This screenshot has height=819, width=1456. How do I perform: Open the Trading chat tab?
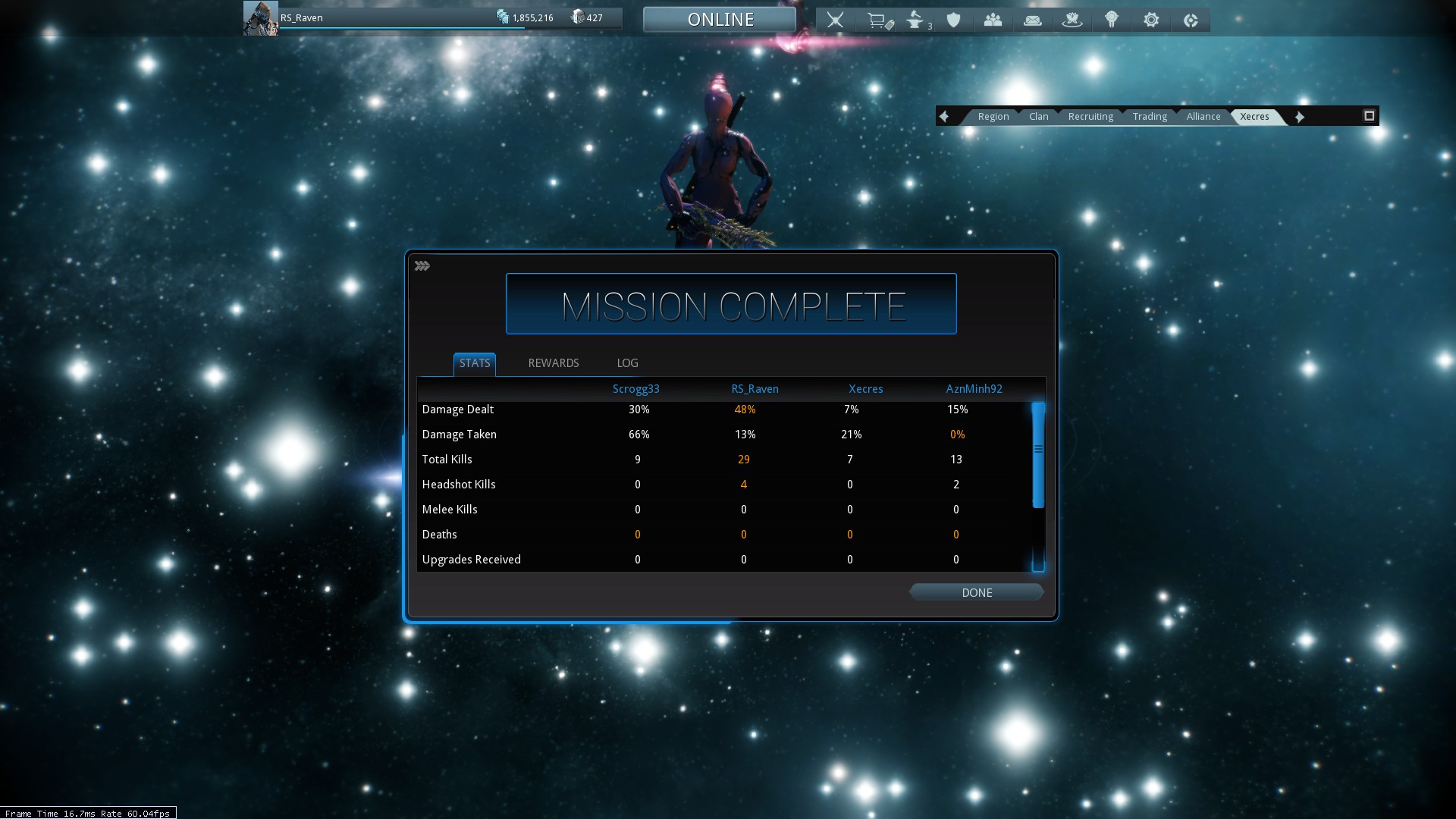click(x=1150, y=117)
